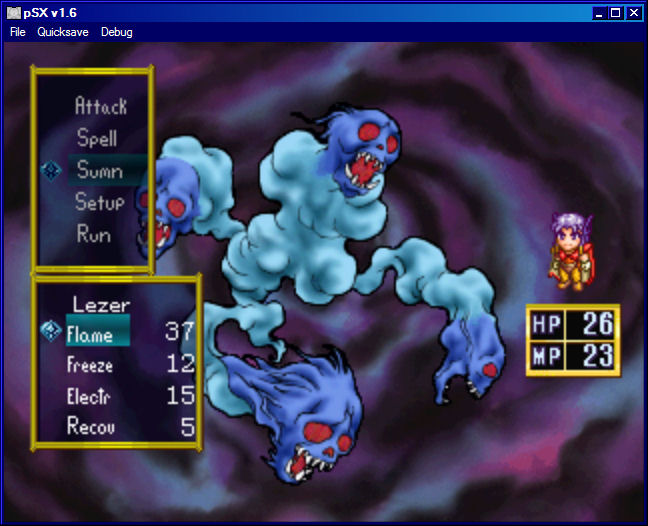Open the emulator File menu
The height and width of the screenshot is (526, 648).
18,32
